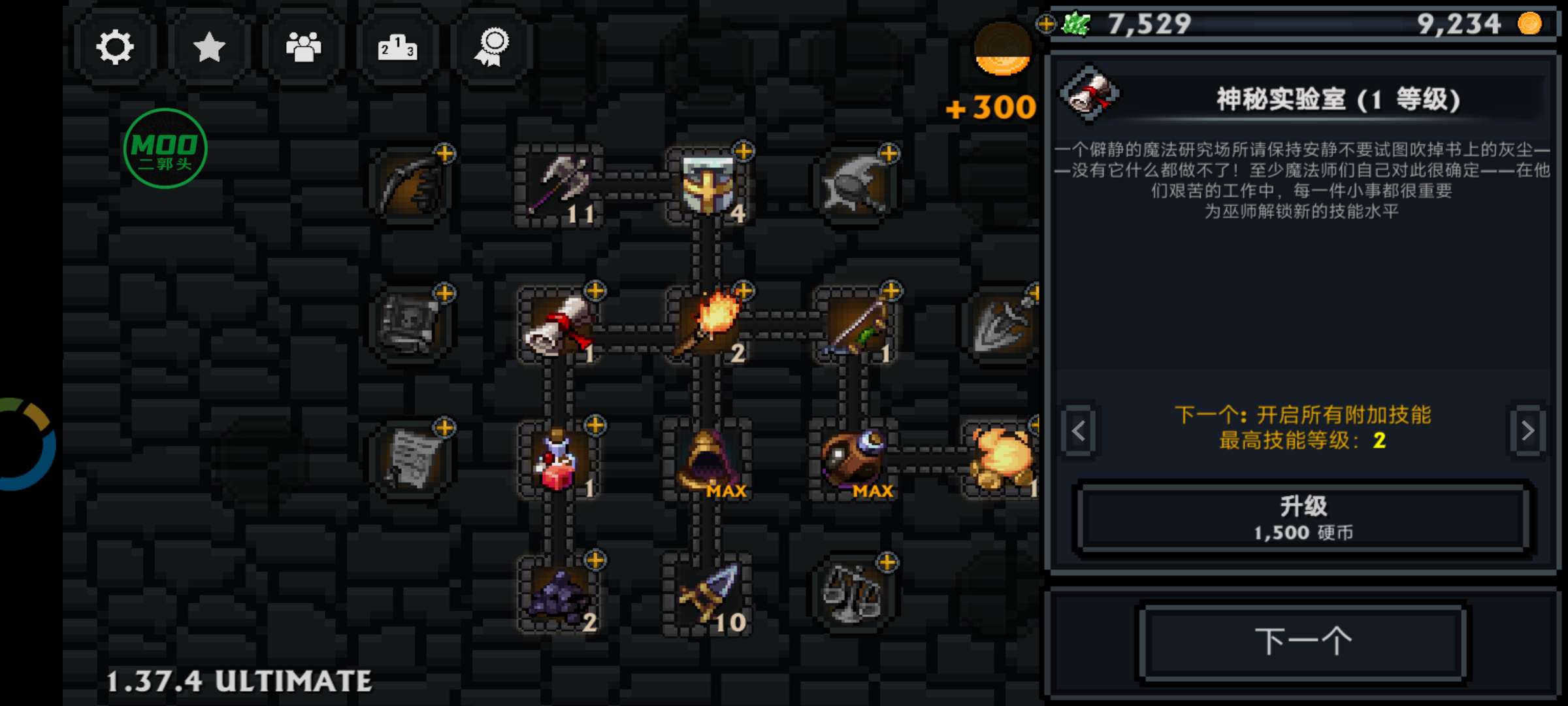Screen dimensions: 1568x706
Task: Click the star favorites button
Action: [209, 47]
